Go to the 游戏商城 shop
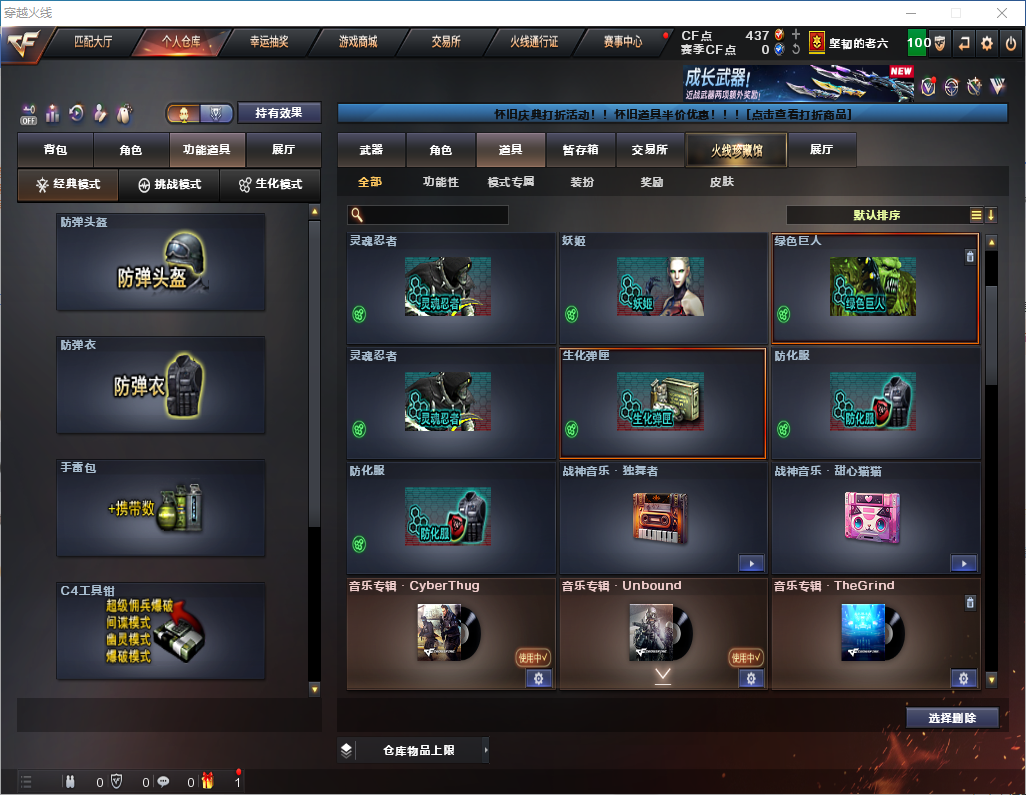The image size is (1026, 795). point(357,42)
